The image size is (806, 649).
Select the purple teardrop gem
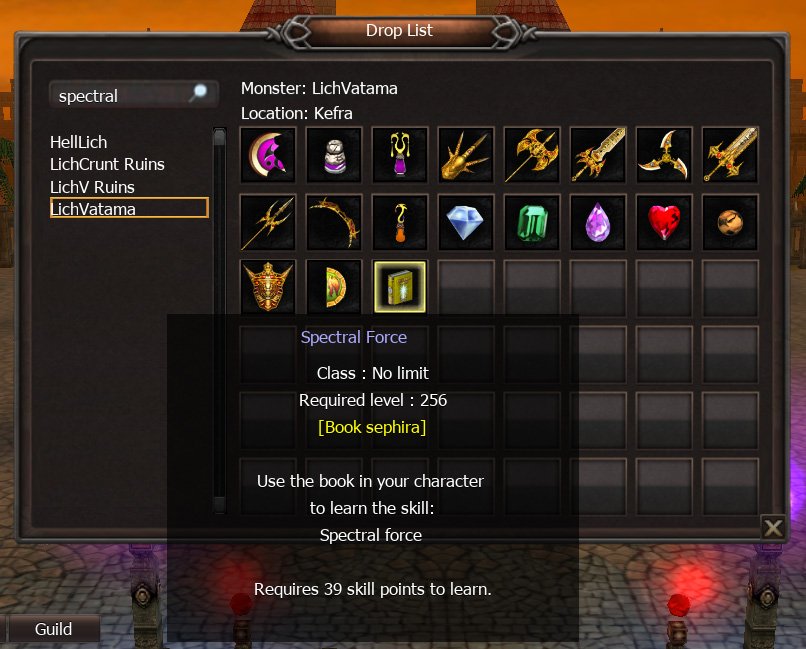[x=598, y=221]
